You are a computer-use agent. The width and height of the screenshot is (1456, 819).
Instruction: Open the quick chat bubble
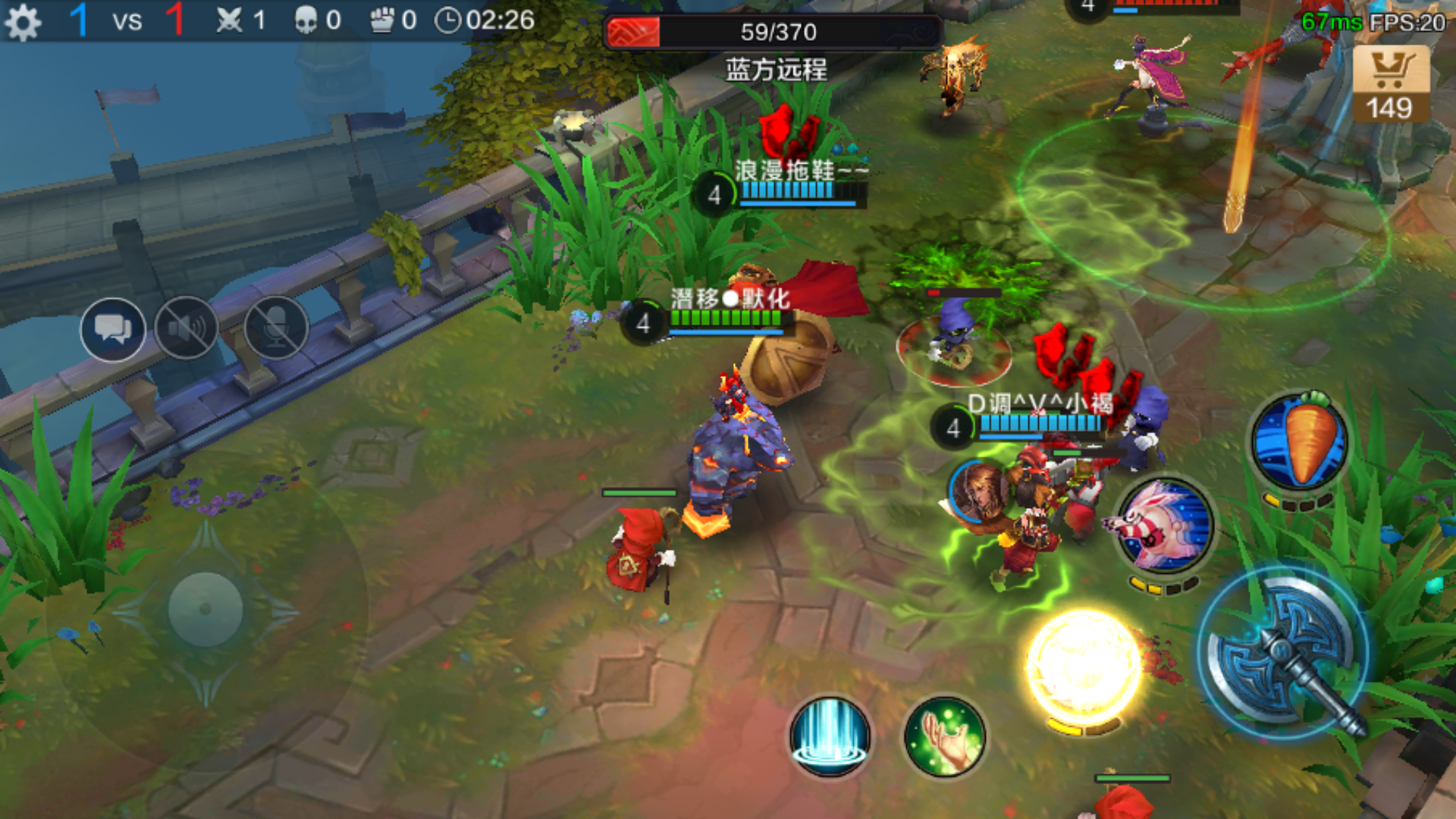[113, 329]
